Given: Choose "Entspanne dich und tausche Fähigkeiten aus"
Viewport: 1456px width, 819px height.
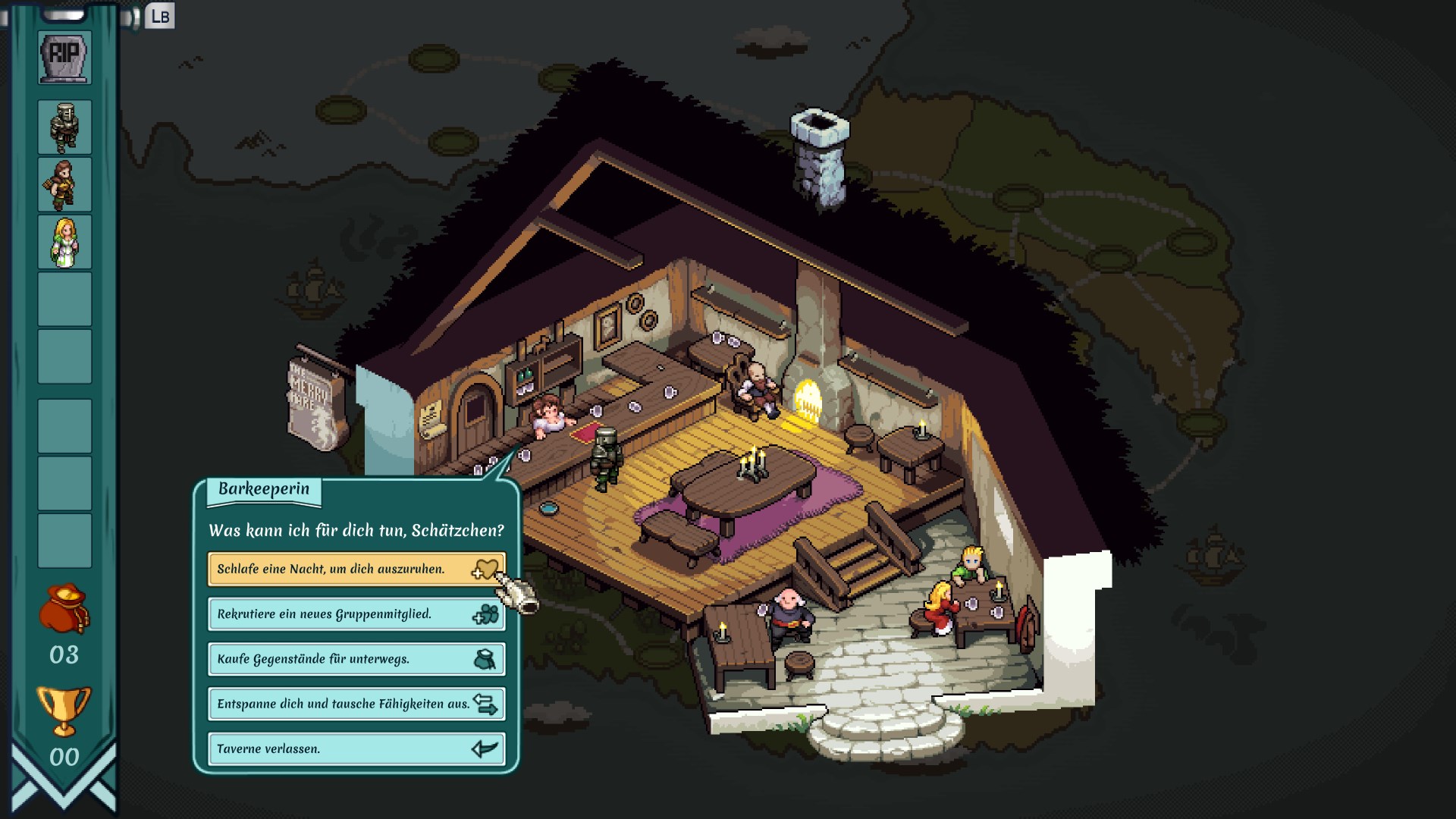Looking at the screenshot, I should (356, 704).
